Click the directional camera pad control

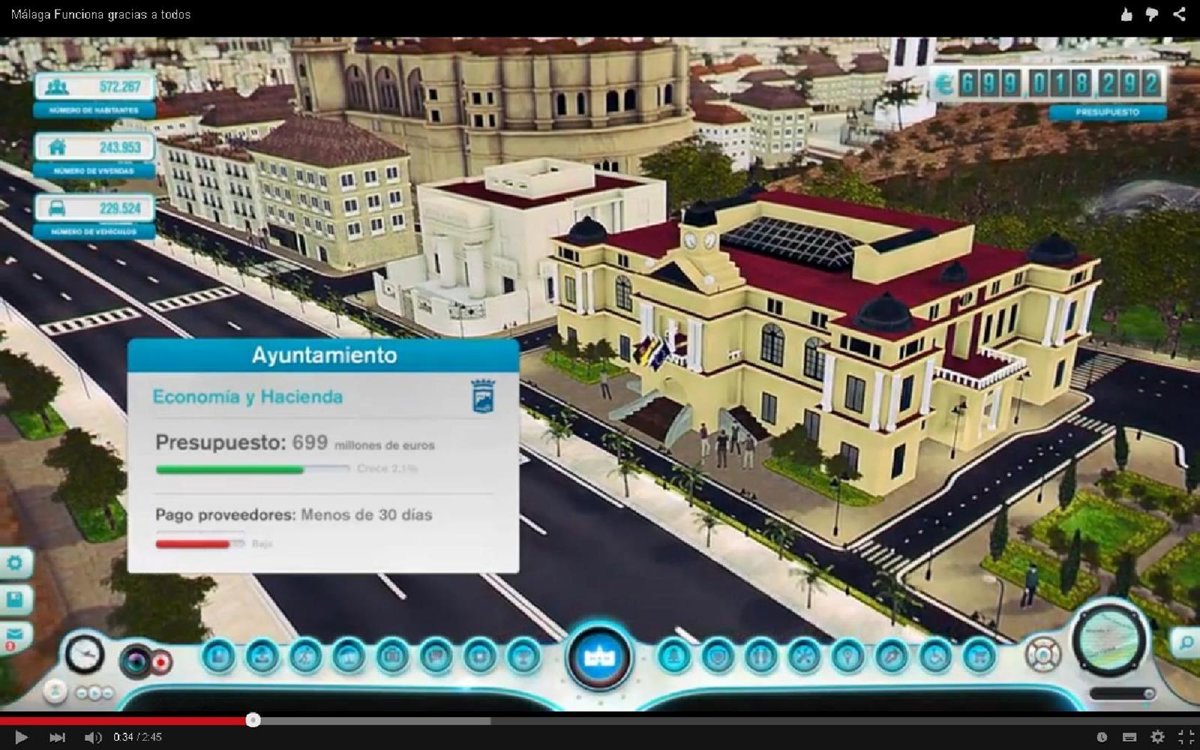[x=1042, y=655]
